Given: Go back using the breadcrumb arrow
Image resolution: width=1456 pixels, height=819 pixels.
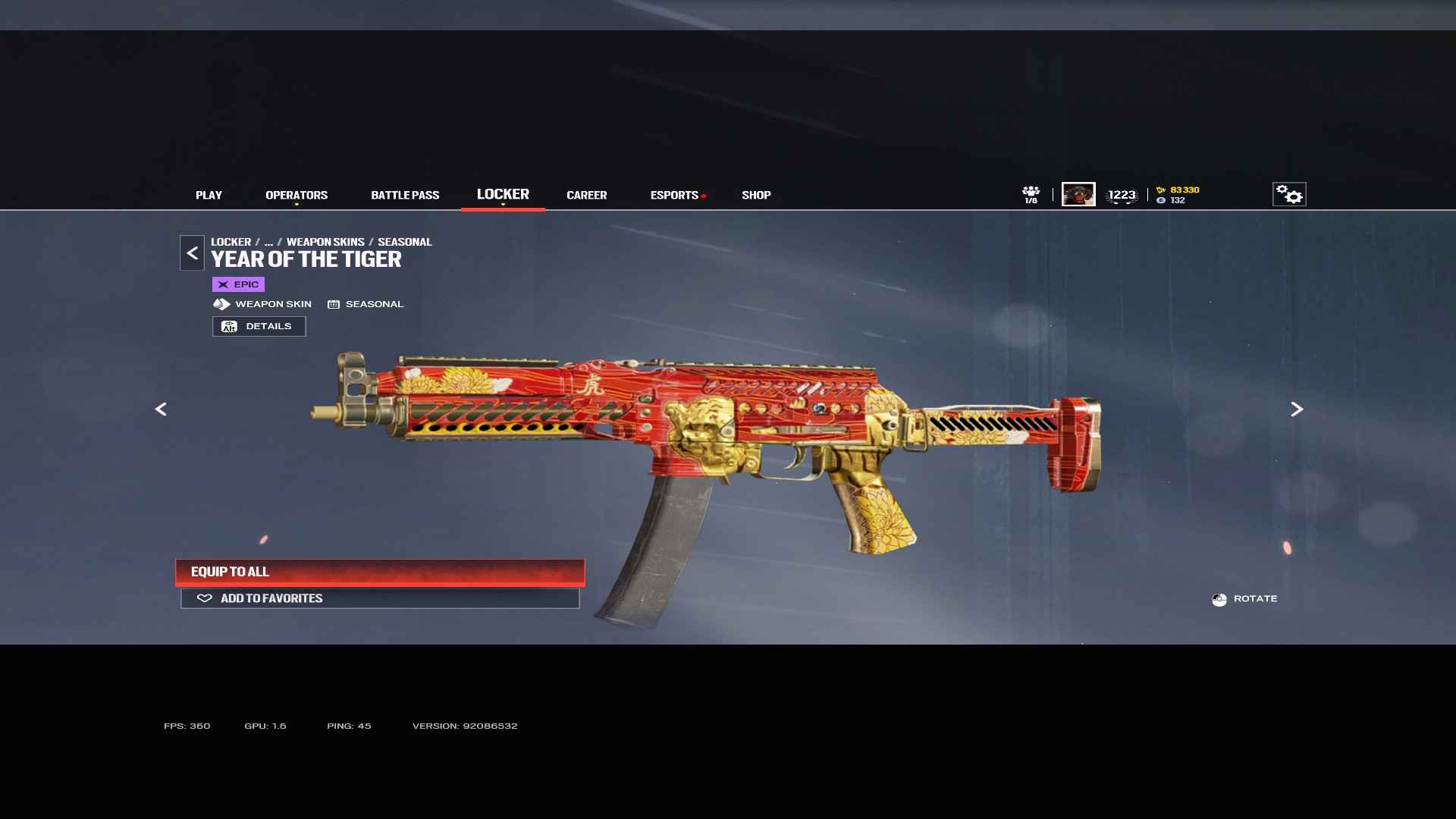Looking at the screenshot, I should [x=192, y=253].
